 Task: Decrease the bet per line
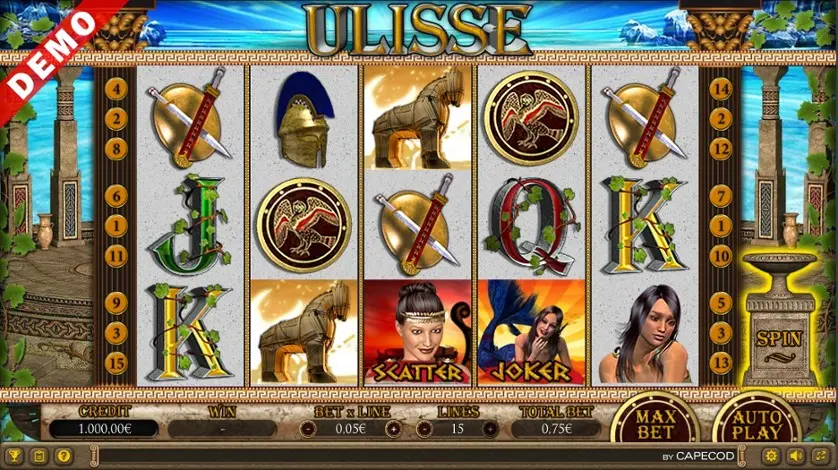pyautogui.click(x=310, y=429)
